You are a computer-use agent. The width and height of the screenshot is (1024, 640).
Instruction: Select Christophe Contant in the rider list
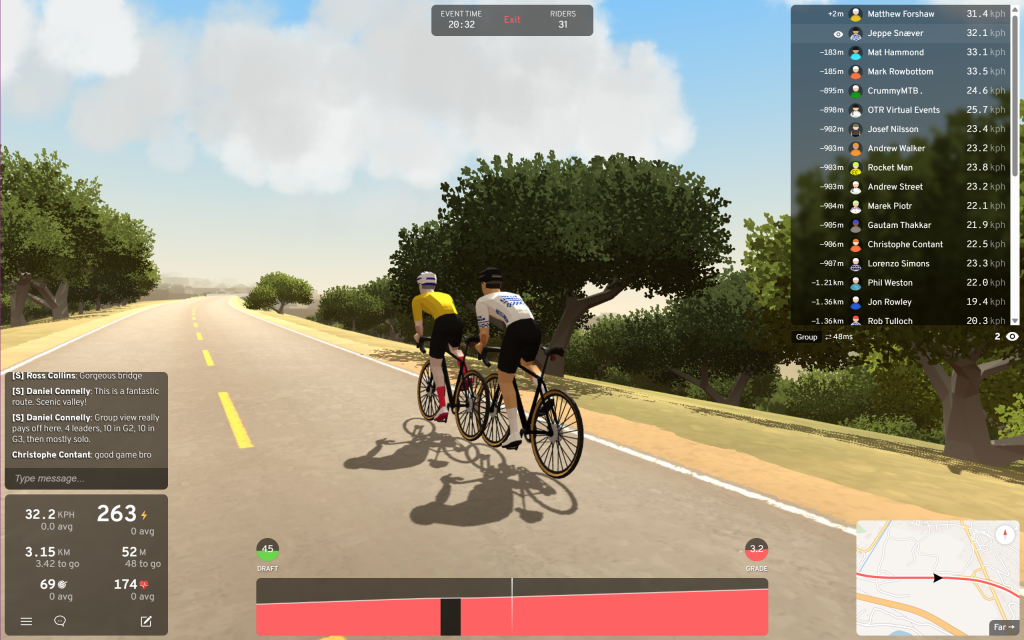[905, 245]
